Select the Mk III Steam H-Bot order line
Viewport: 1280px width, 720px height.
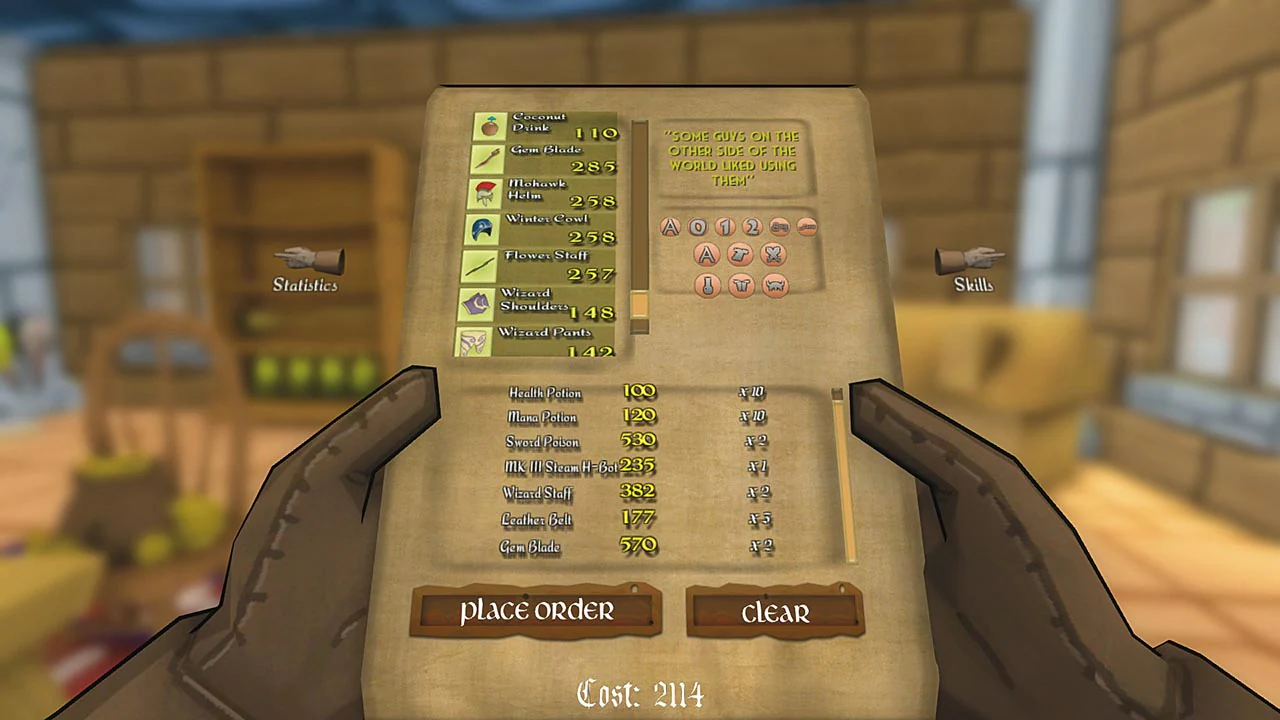pyautogui.click(x=560, y=466)
